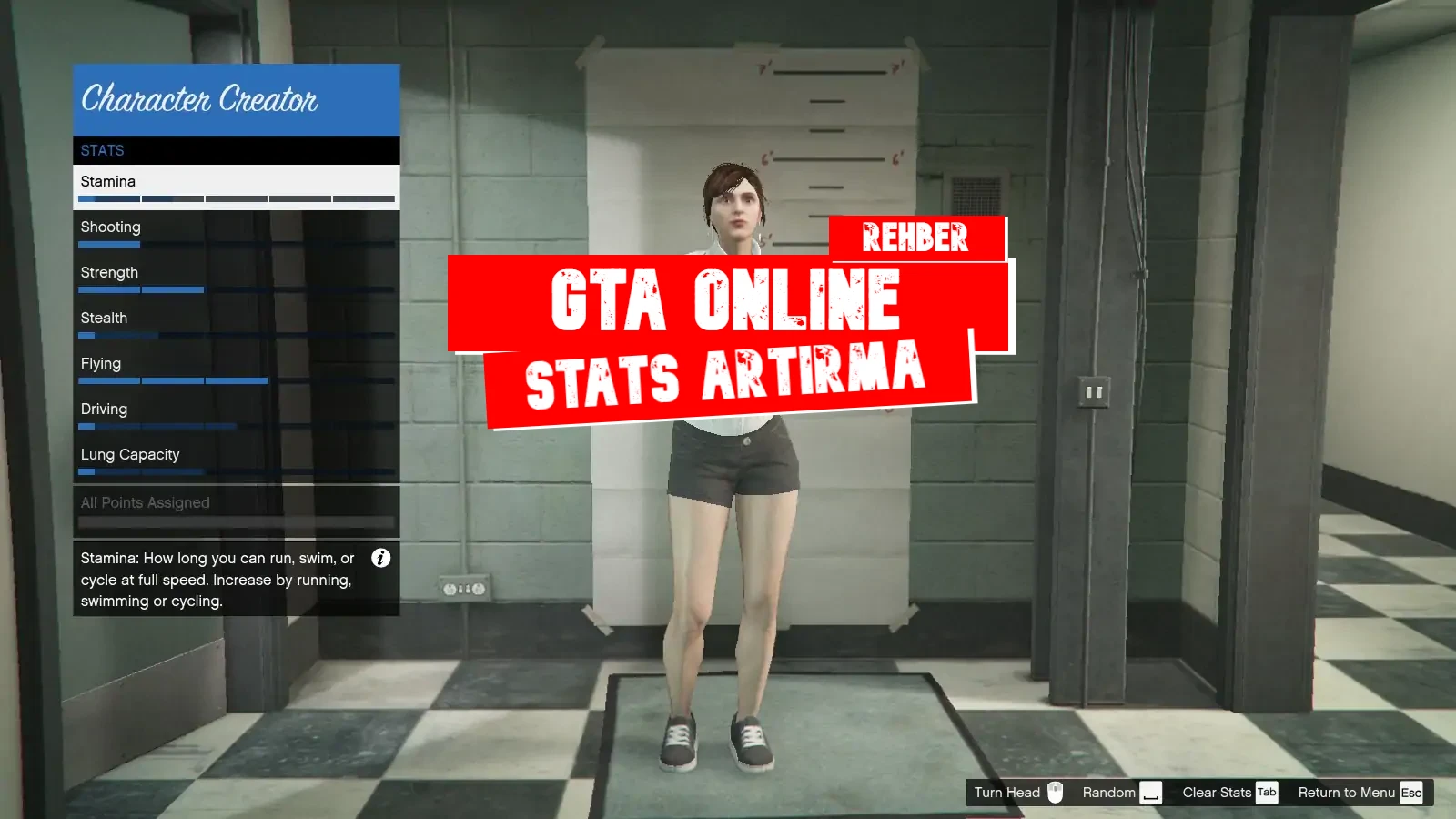Image resolution: width=1456 pixels, height=819 pixels.
Task: Switch to the STATS tab header
Action: pos(103,150)
